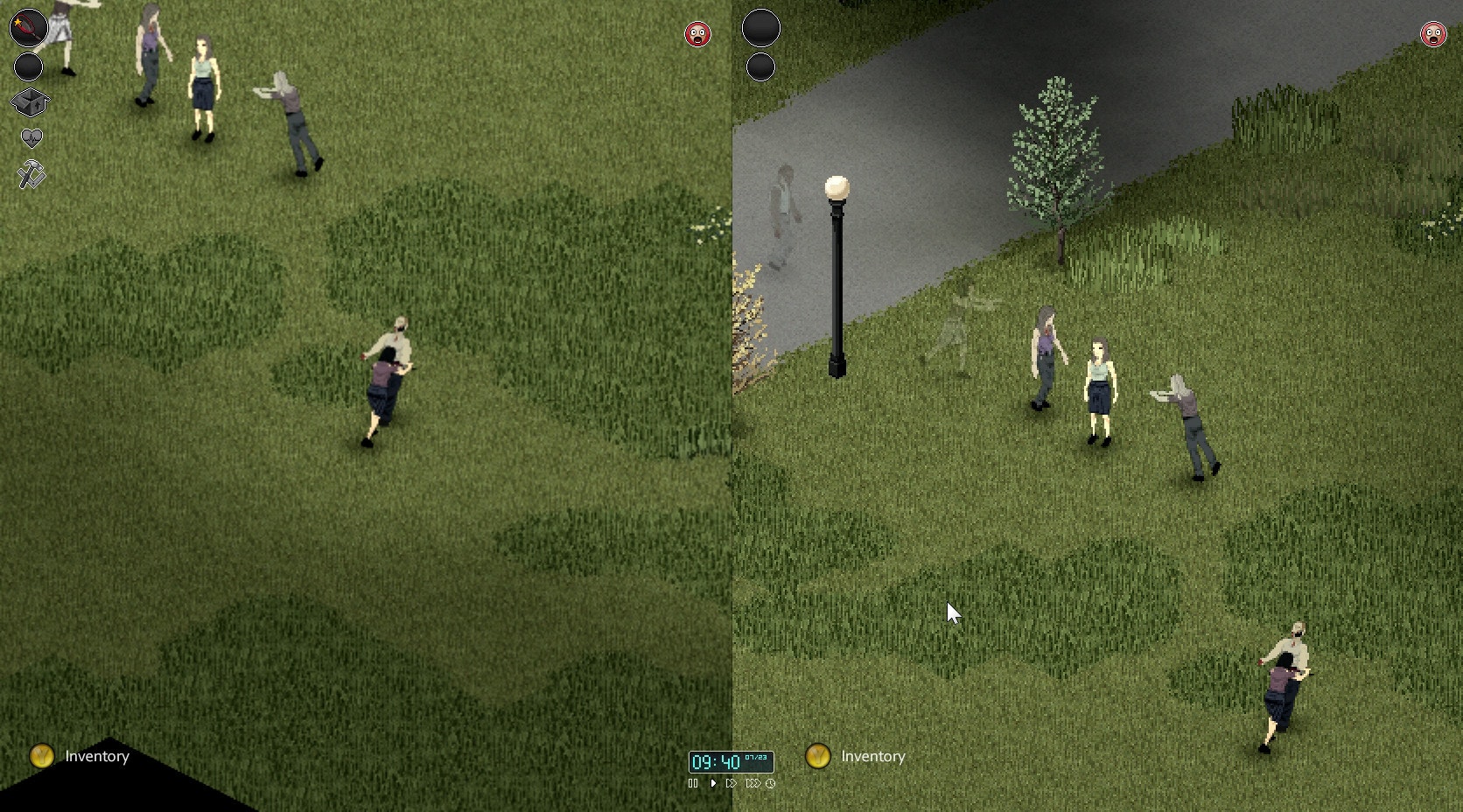Click the real-time clock icon in speed controls
Screen dimensions: 1463x812
pos(770,784)
